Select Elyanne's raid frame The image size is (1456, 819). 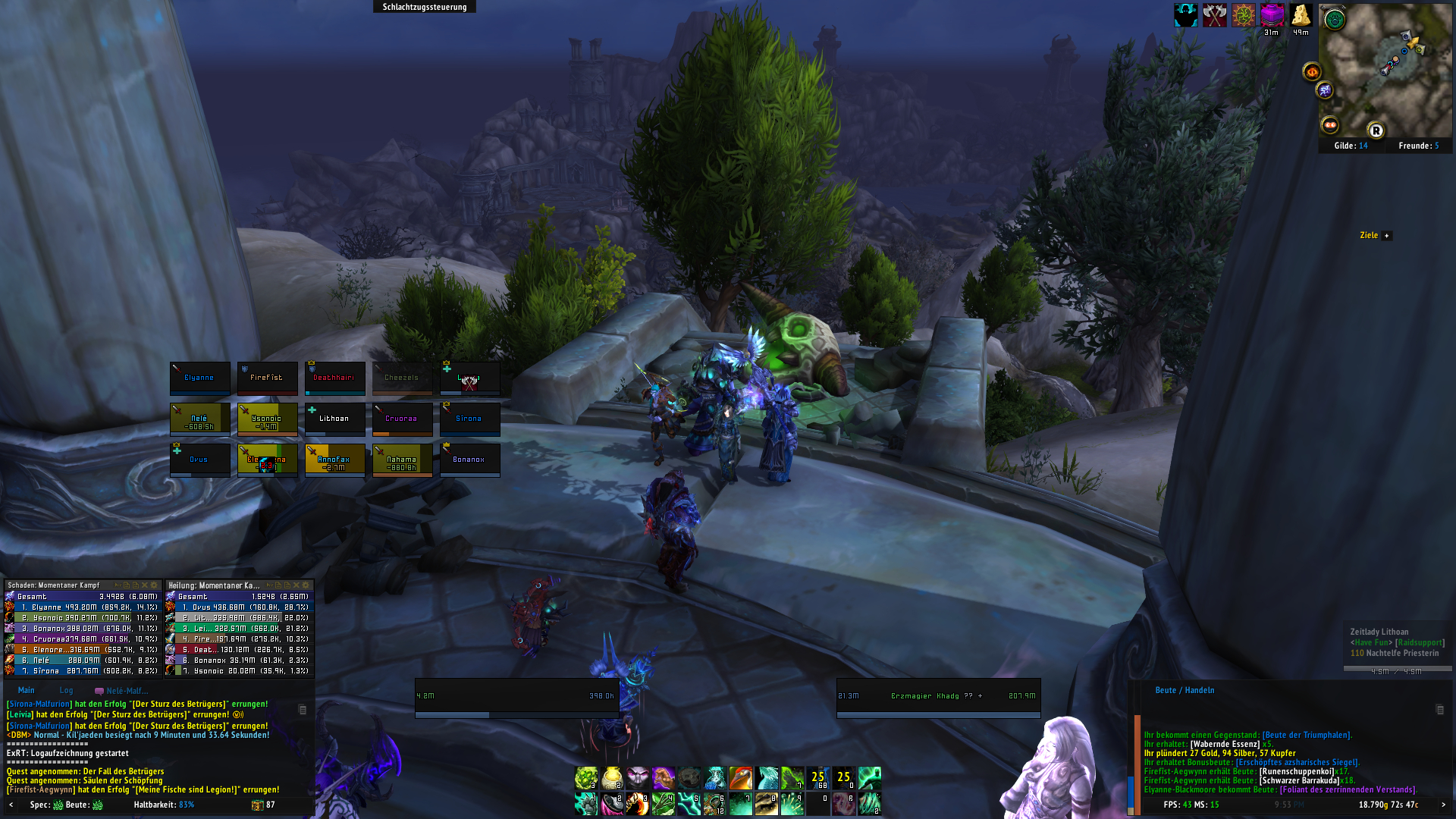tap(199, 378)
